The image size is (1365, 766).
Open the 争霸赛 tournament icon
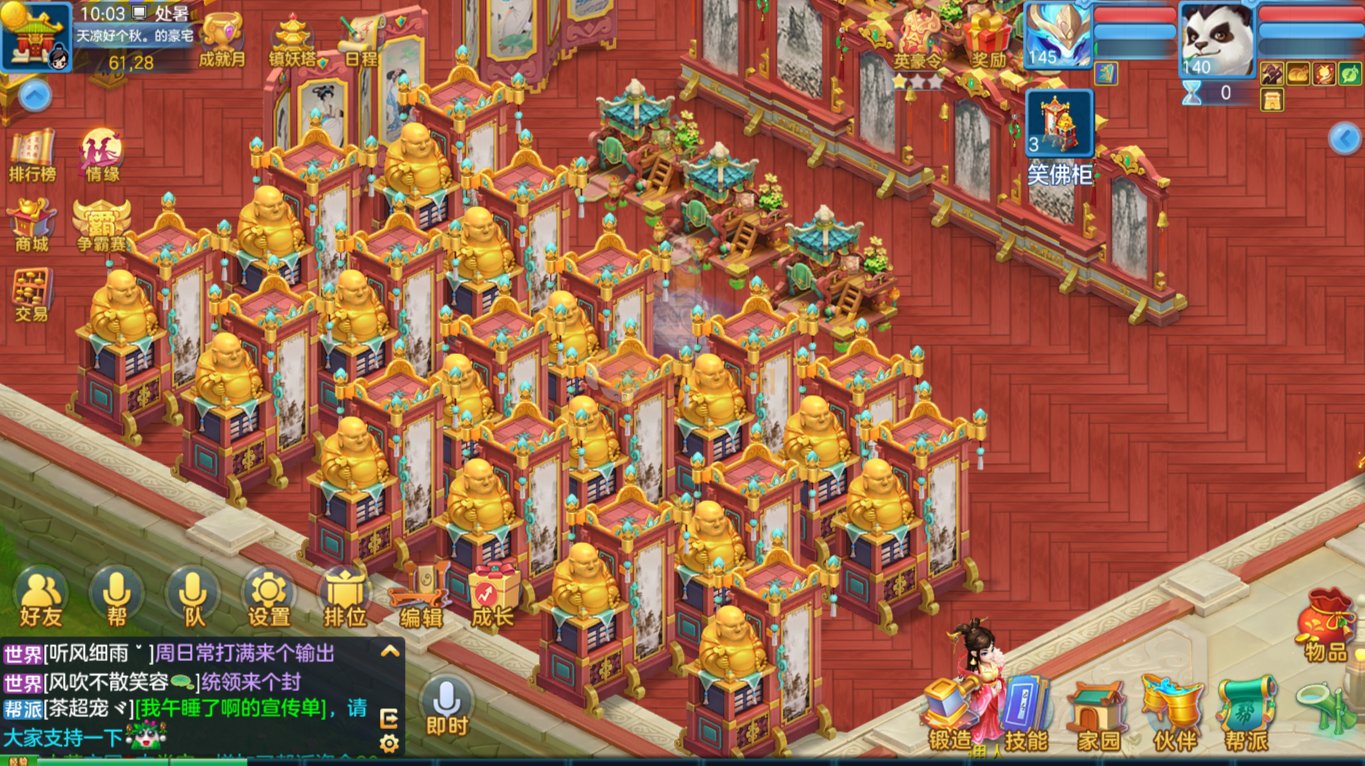tap(101, 223)
